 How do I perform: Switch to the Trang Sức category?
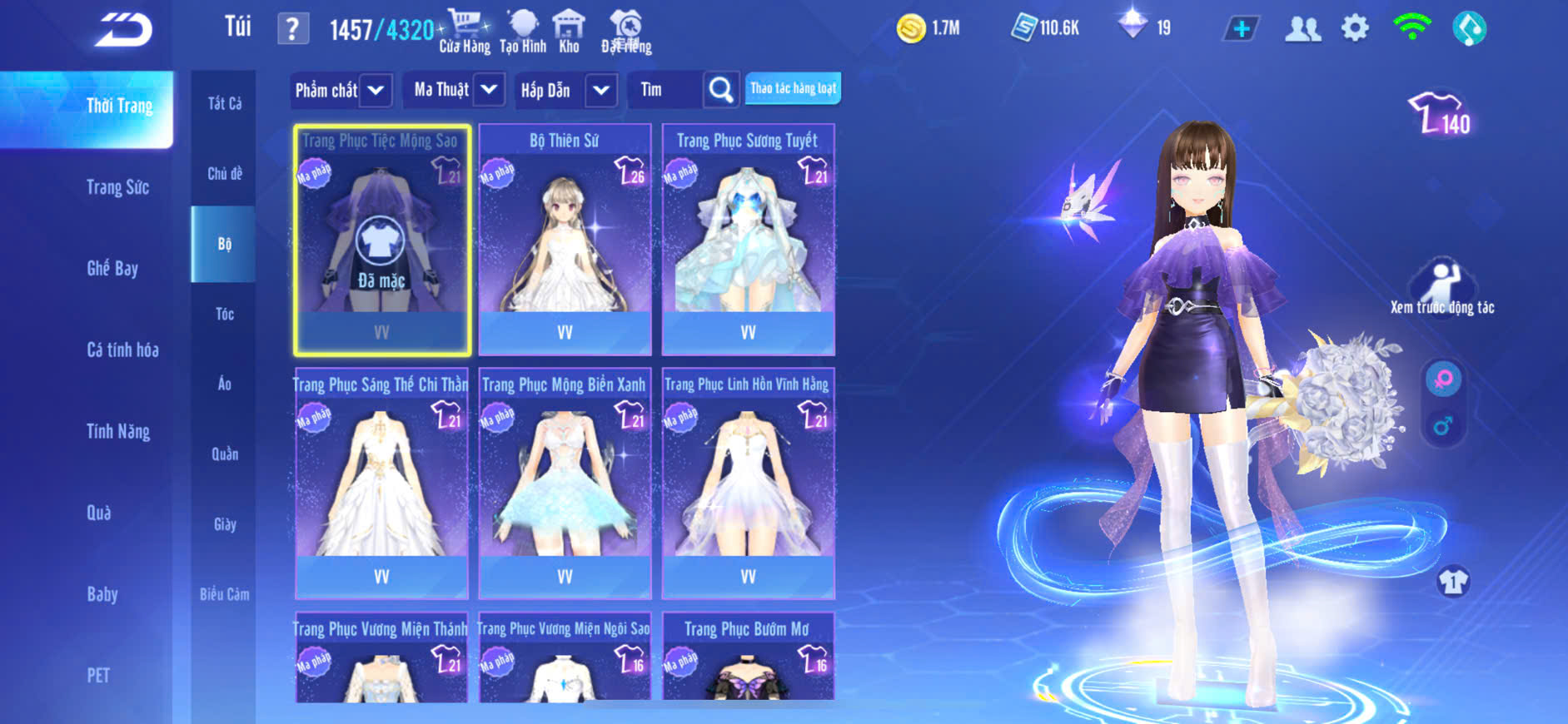pyautogui.click(x=118, y=187)
